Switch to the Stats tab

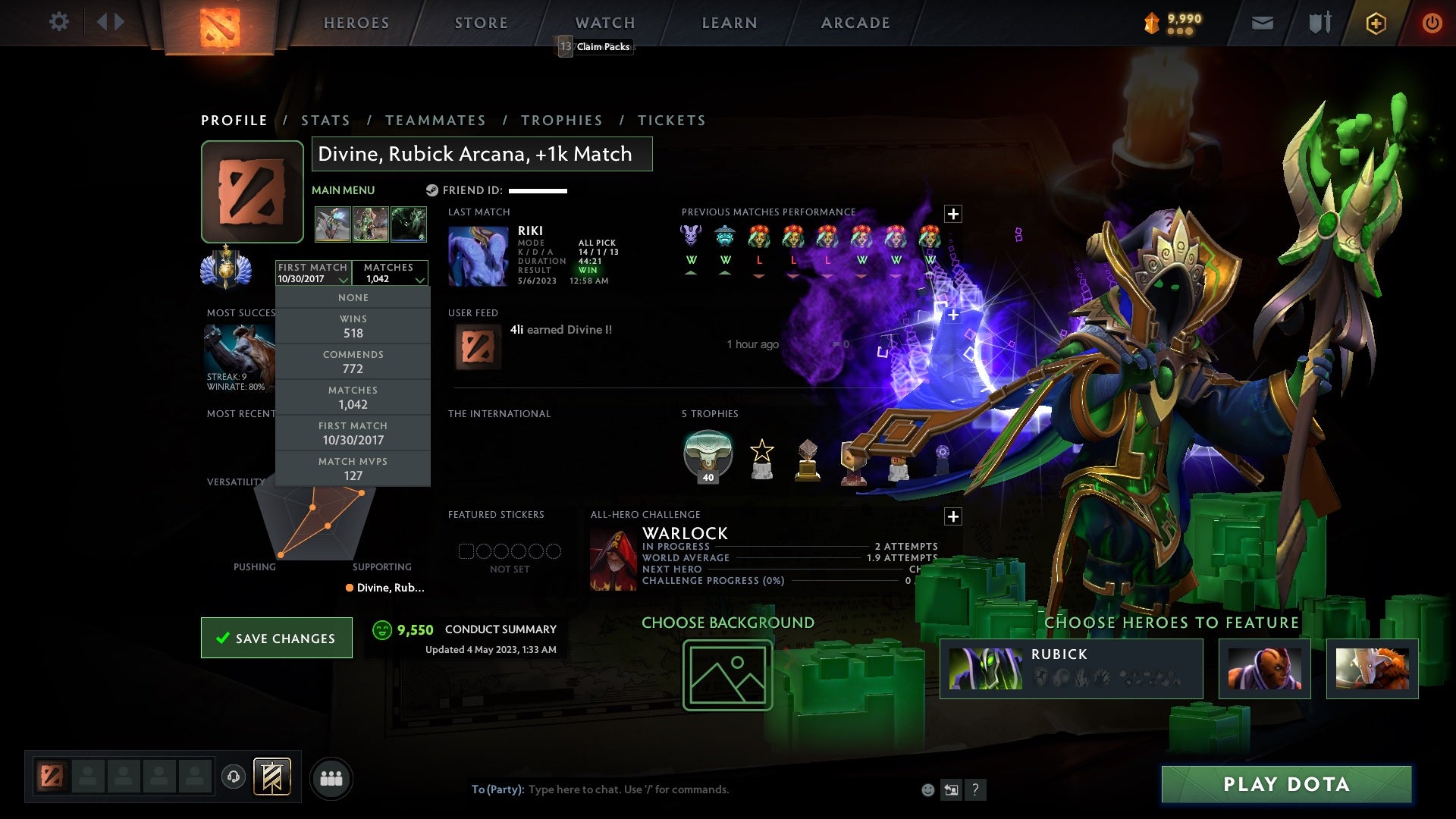pyautogui.click(x=325, y=121)
